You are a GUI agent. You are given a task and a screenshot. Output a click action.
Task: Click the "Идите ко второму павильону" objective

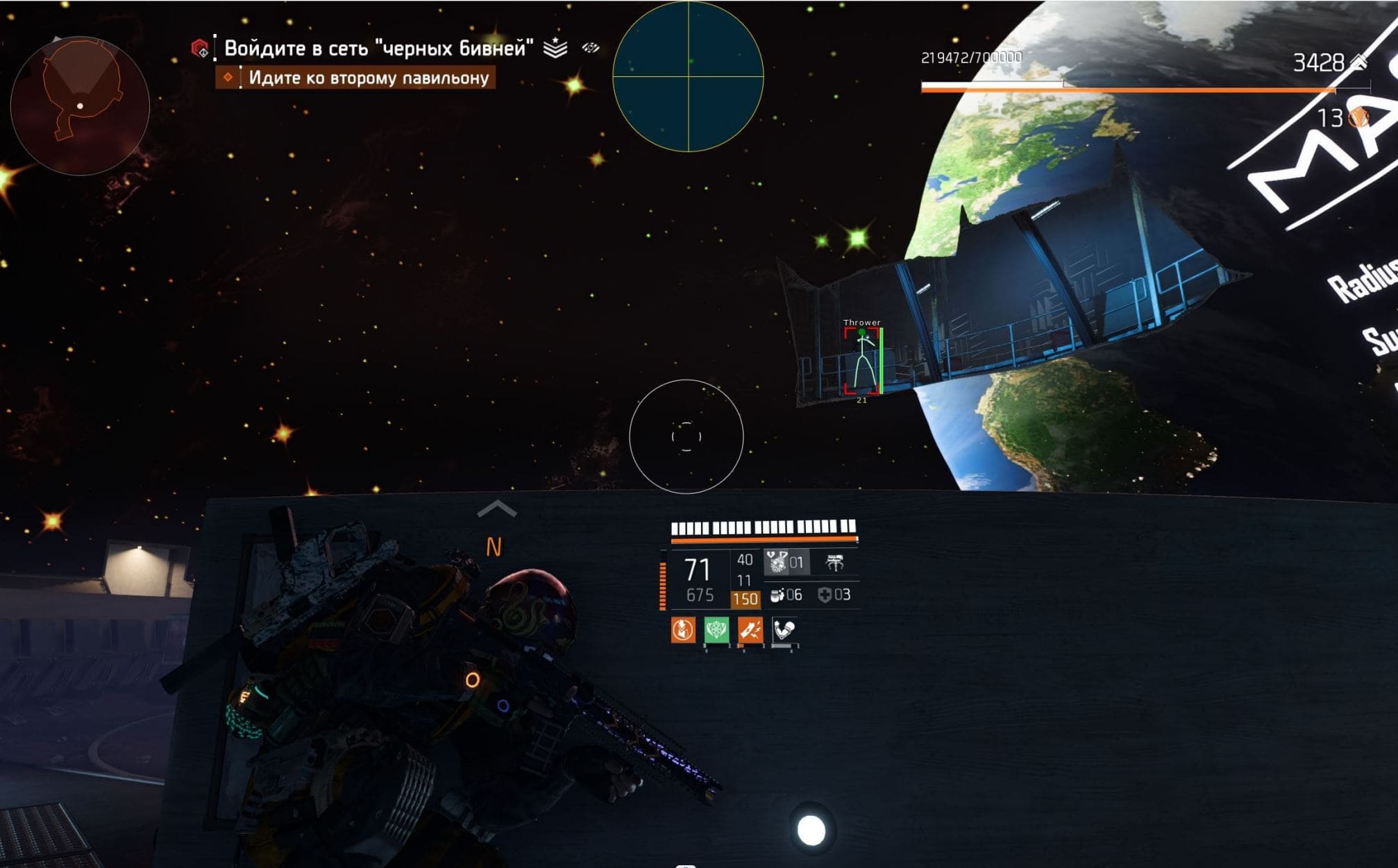368,78
